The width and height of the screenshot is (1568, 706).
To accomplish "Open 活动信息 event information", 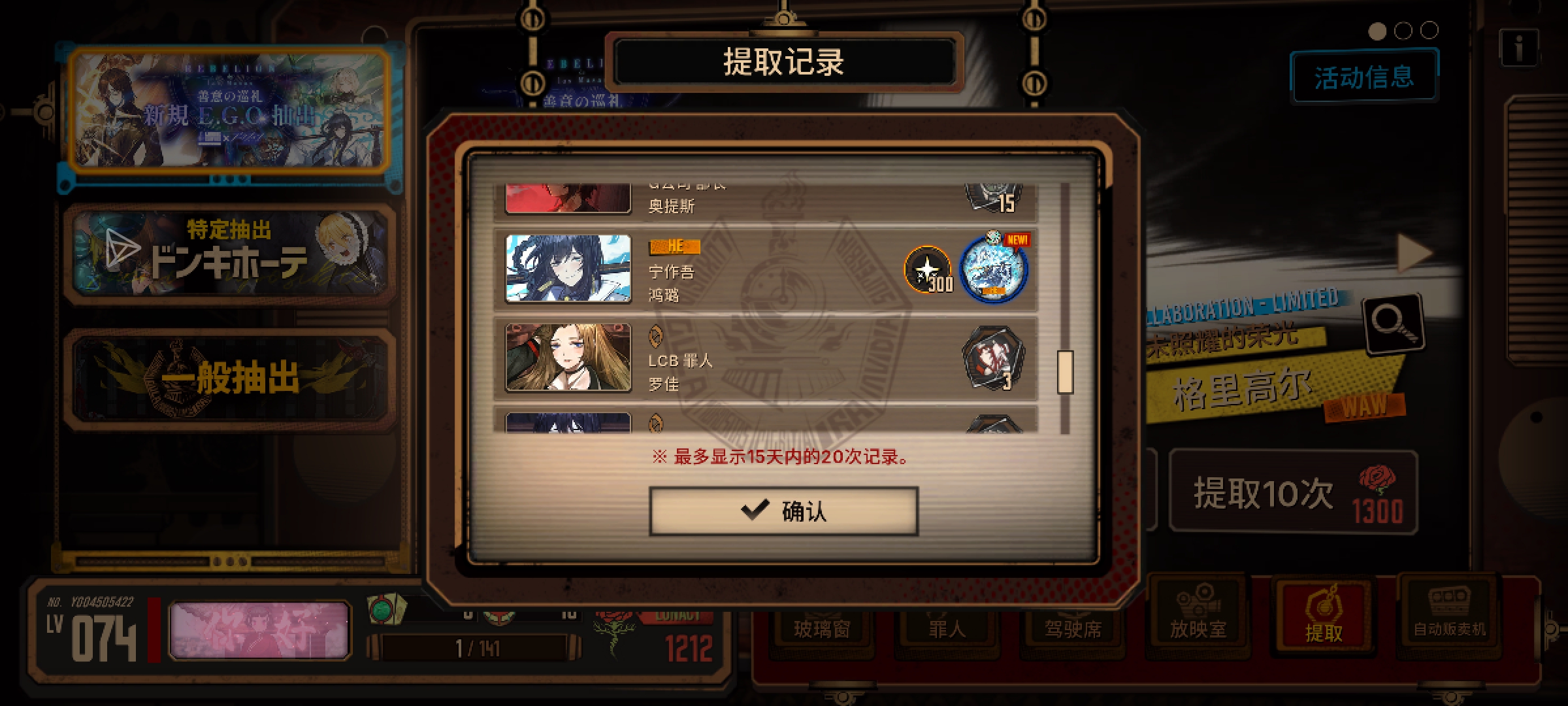I will pyautogui.click(x=1364, y=76).
